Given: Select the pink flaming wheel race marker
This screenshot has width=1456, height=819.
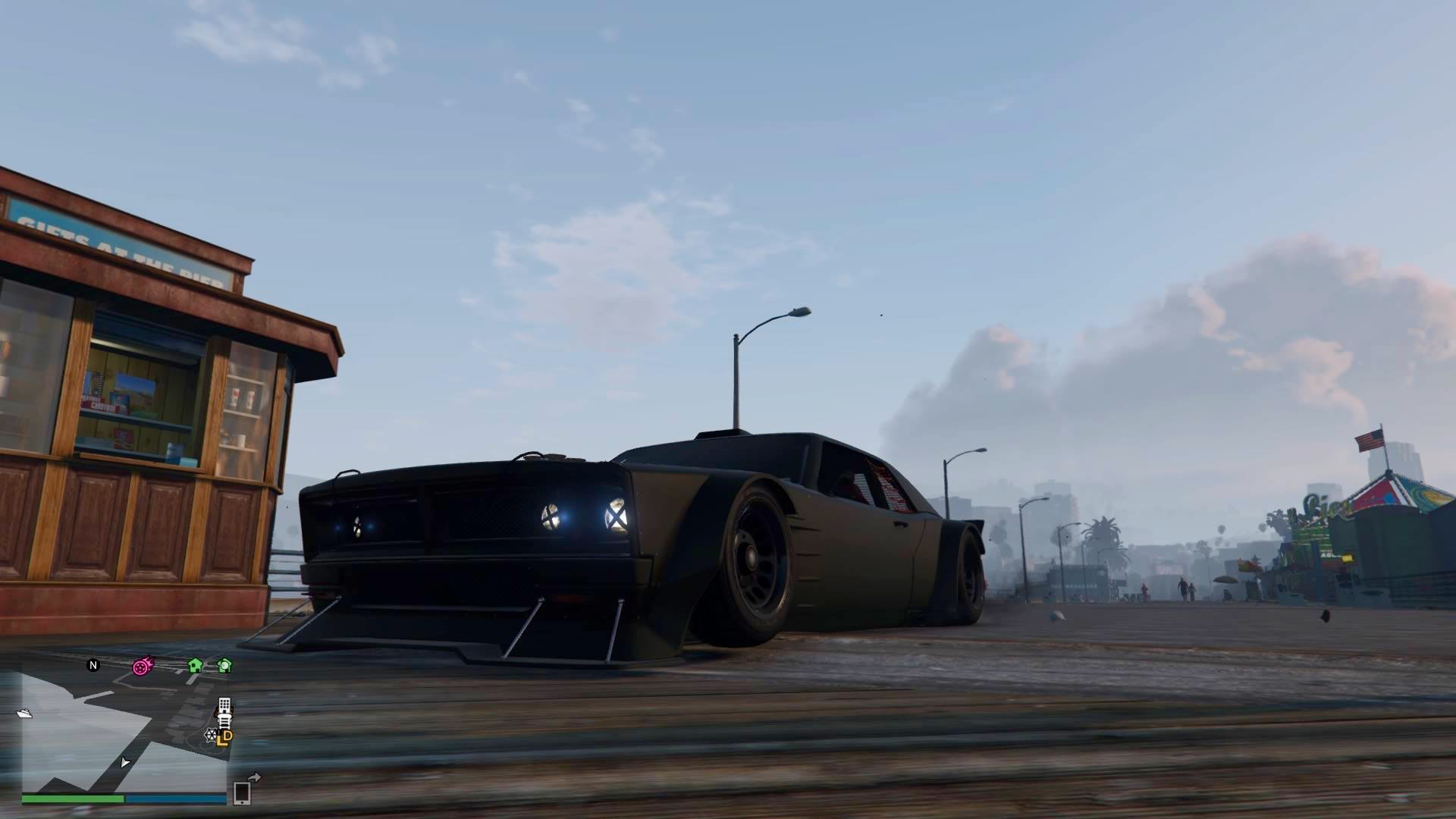Looking at the screenshot, I should 142,667.
